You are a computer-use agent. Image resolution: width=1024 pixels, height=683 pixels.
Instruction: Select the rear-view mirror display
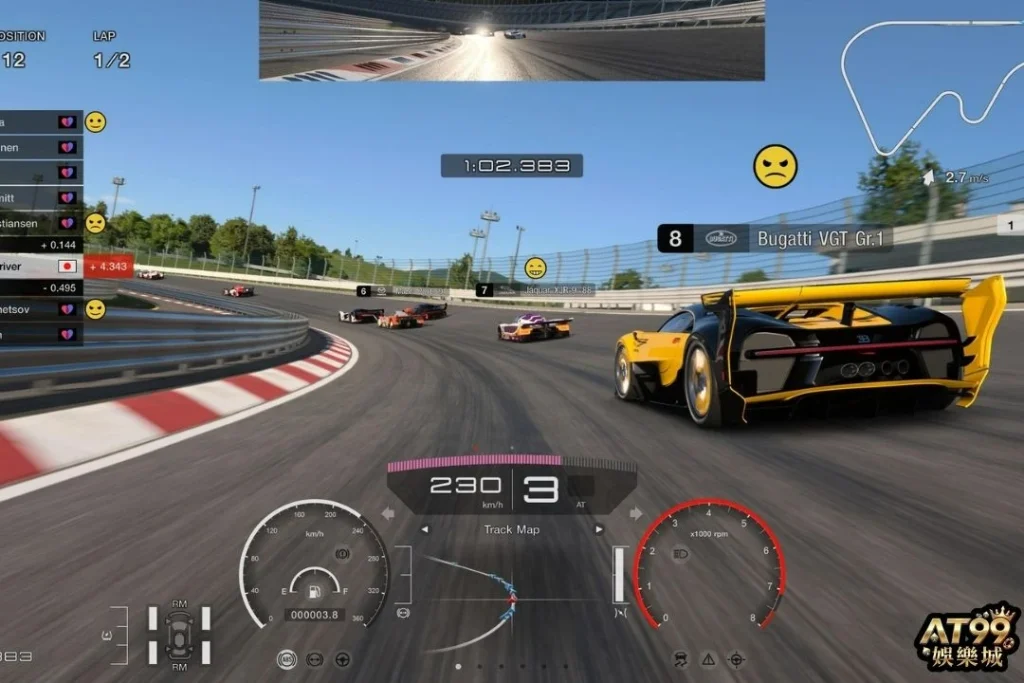pyautogui.click(x=512, y=40)
